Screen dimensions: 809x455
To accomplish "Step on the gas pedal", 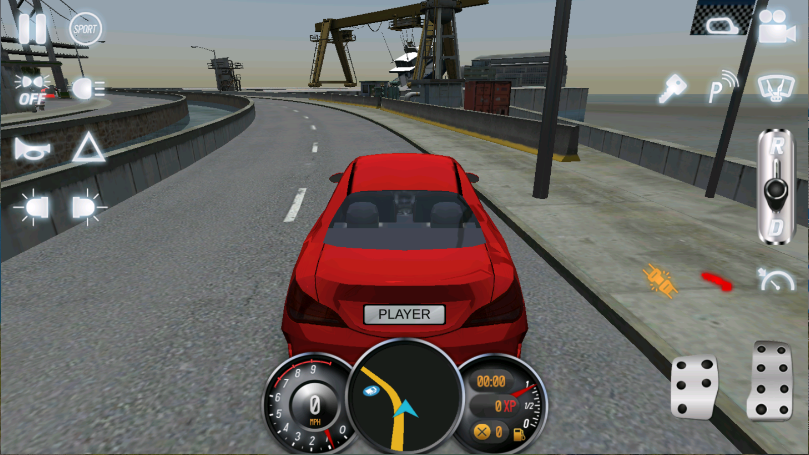I will (771, 380).
